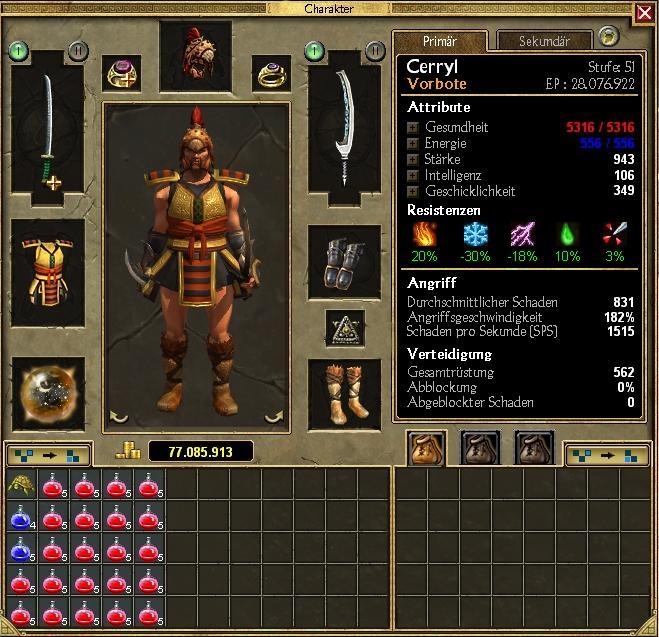Select the equipped fur boots slot
Viewport: 659px width, 637px height.
coord(345,391)
